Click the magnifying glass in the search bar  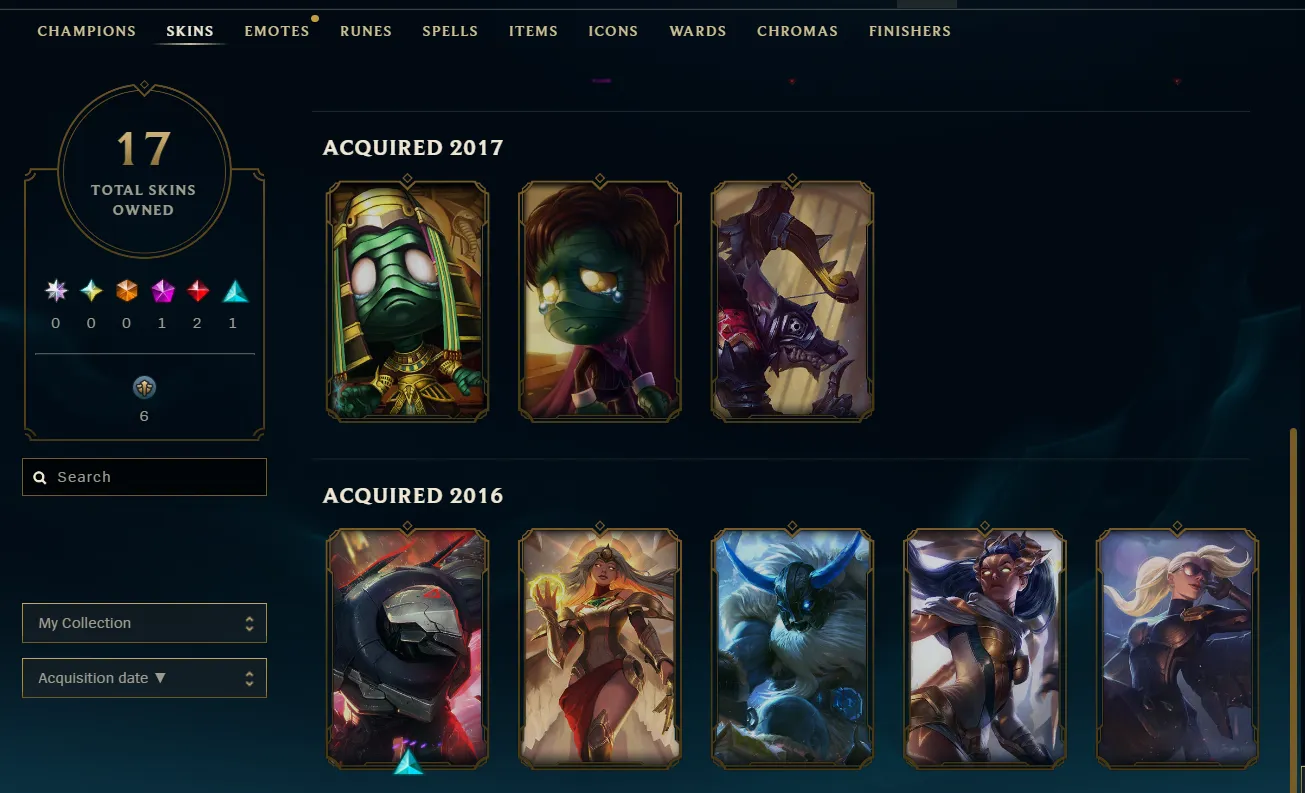pos(39,477)
